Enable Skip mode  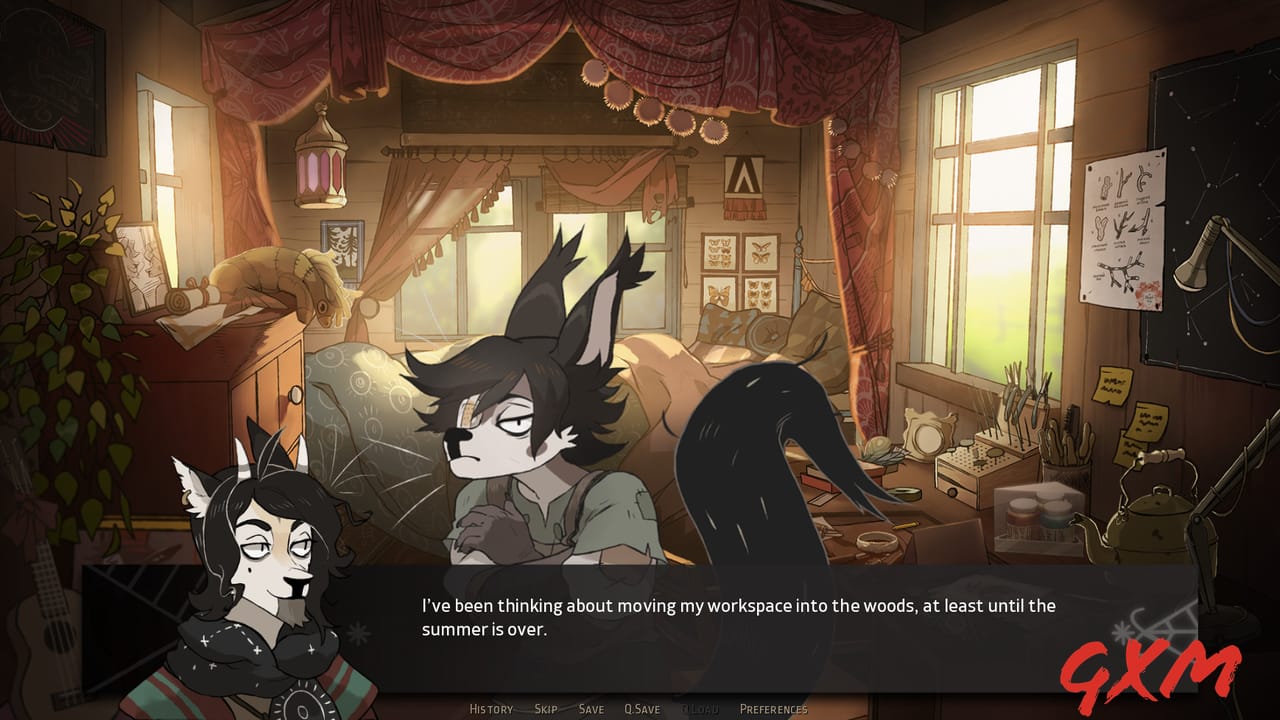click(545, 708)
